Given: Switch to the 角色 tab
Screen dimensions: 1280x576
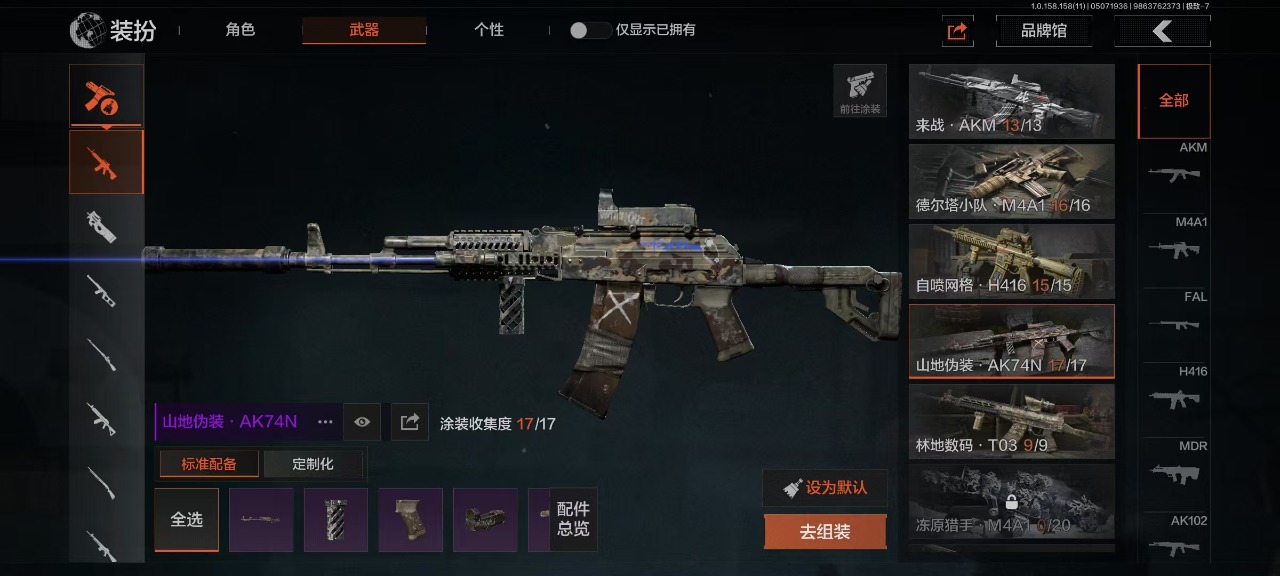Looking at the screenshot, I should (240, 30).
